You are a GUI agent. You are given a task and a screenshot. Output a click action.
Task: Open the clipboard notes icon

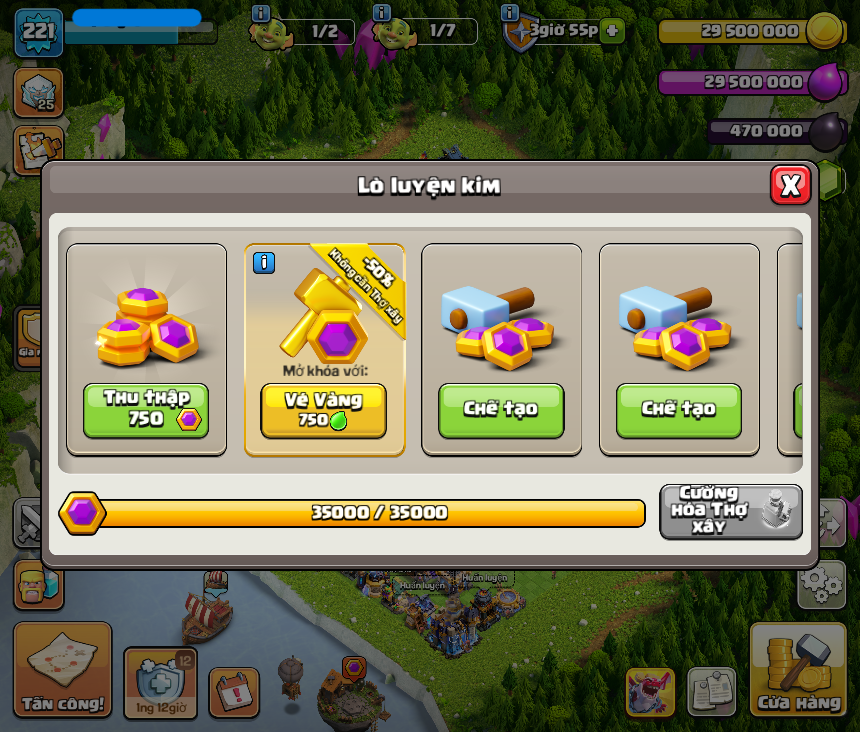[711, 692]
